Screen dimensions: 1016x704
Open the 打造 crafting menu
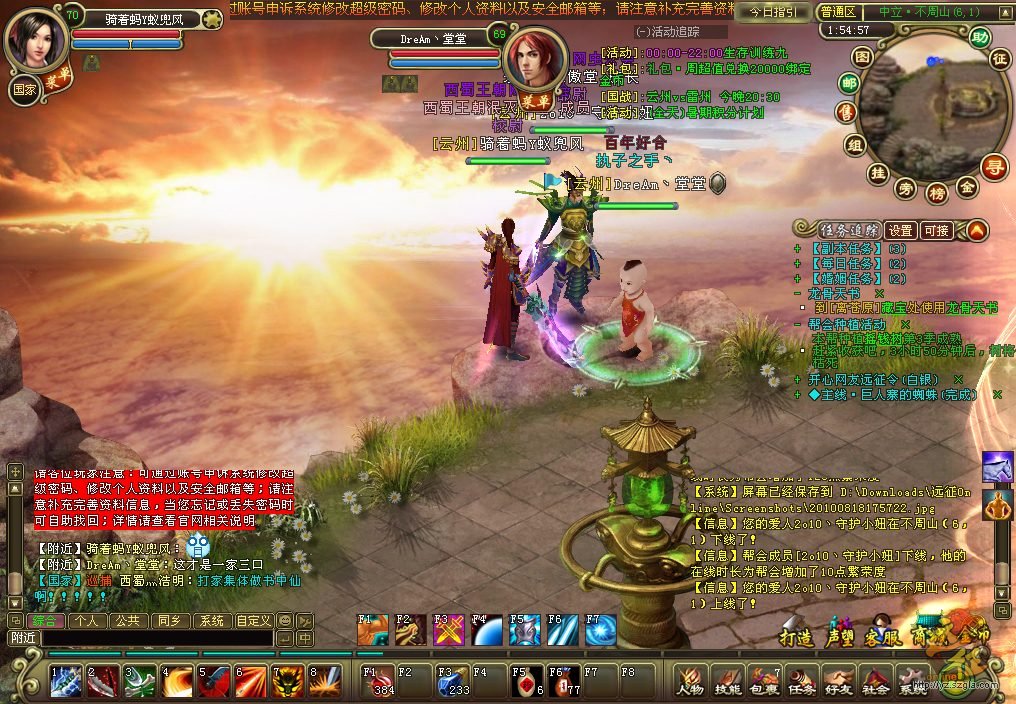798,637
